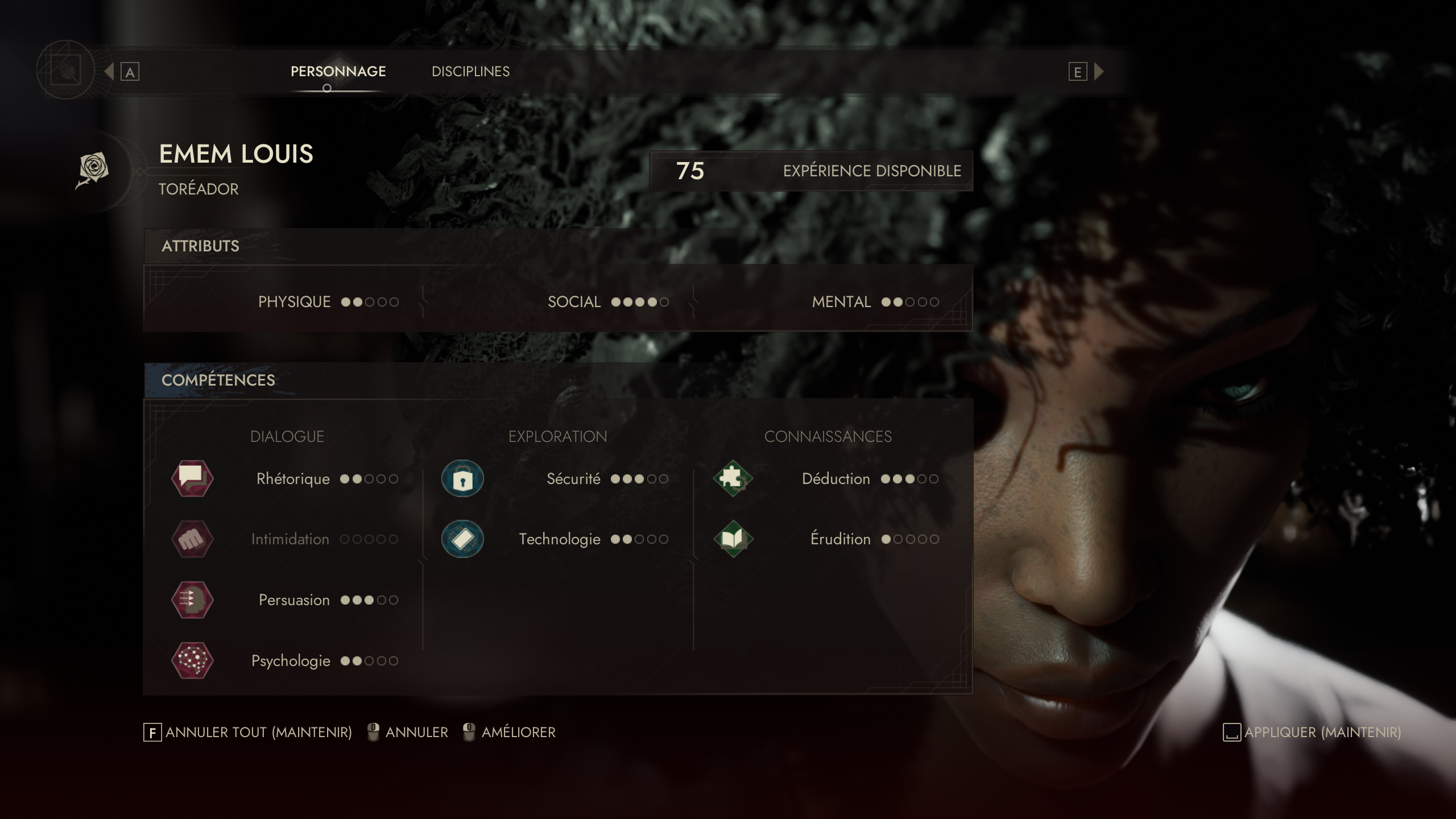Select the Persuasion skill icon
Image resolution: width=1456 pixels, height=819 pixels.
192,599
